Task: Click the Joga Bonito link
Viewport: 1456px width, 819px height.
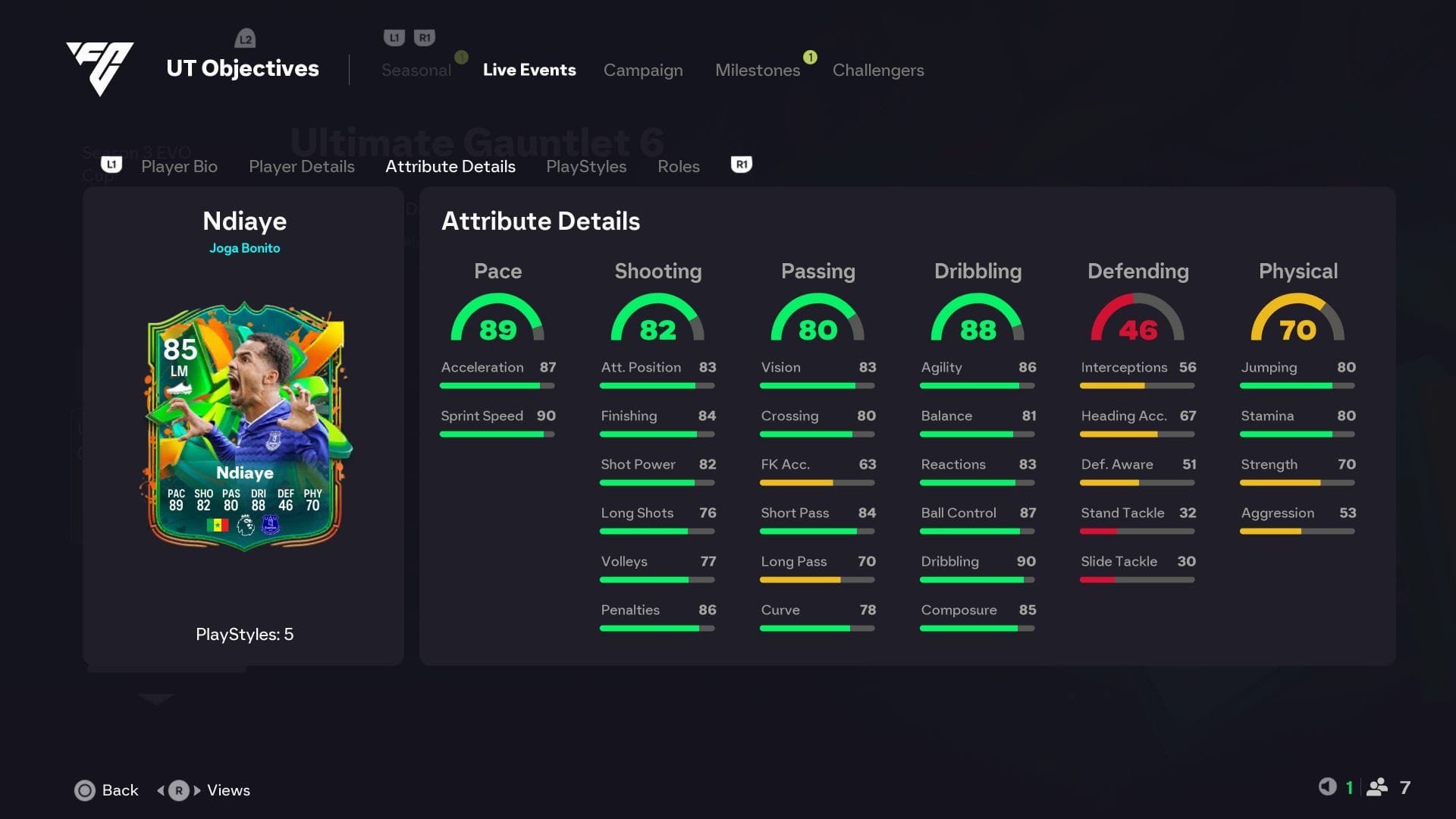Action: click(x=244, y=248)
